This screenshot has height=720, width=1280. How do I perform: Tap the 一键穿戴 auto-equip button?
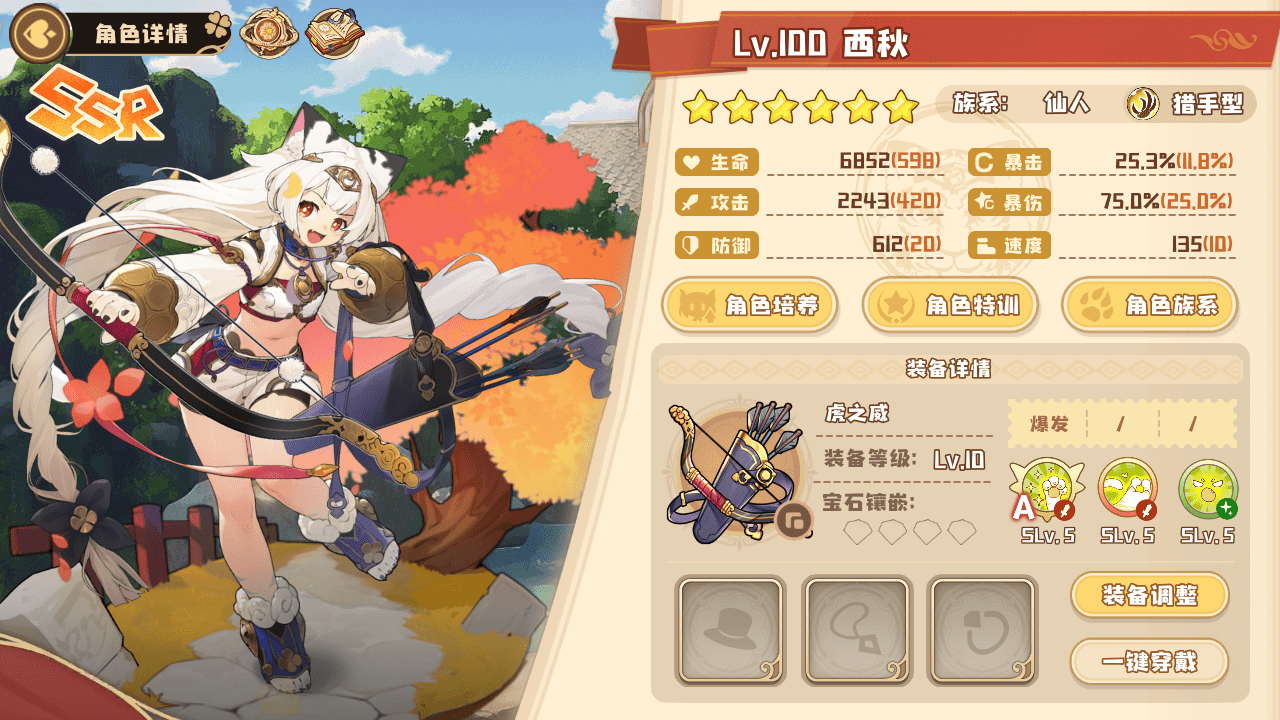tap(1149, 661)
